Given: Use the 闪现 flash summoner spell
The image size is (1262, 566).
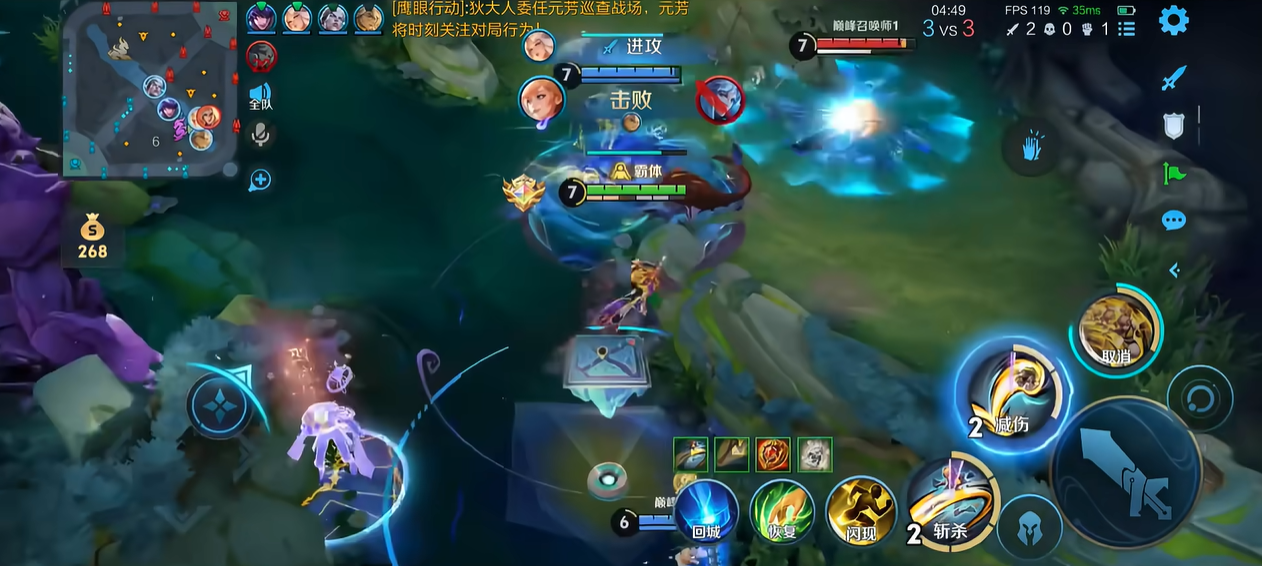Looking at the screenshot, I should 862,510.
